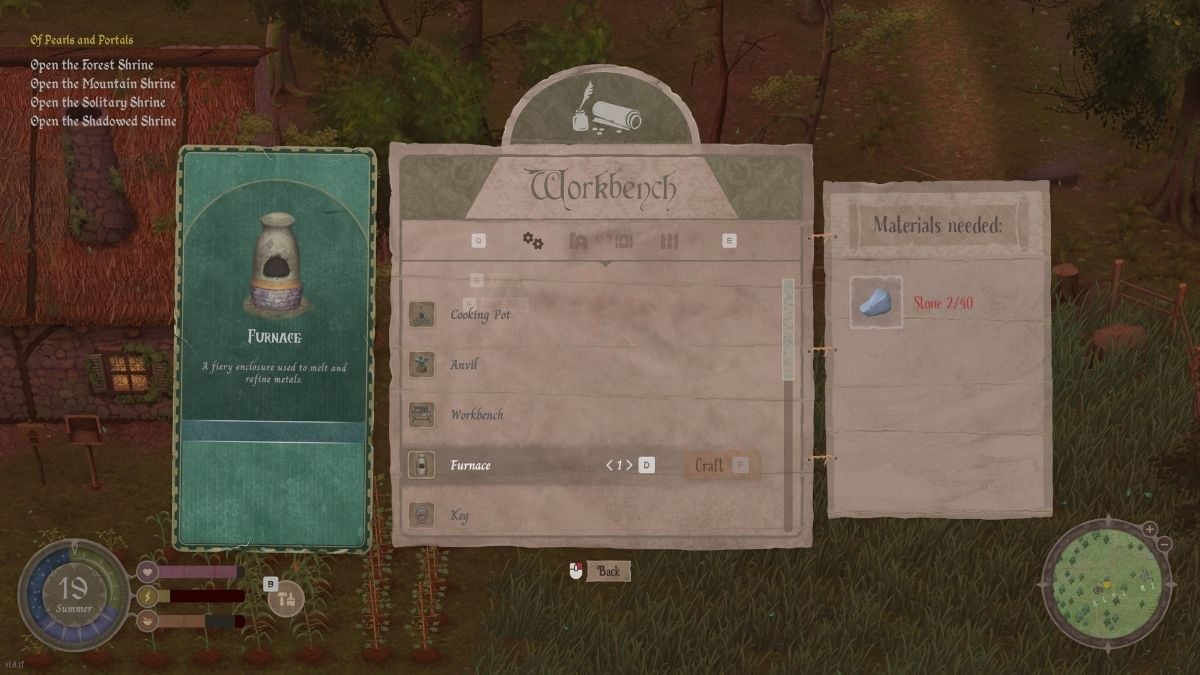The width and height of the screenshot is (1200, 675).
Task: Pick the Keg recipe
Action: point(460,516)
